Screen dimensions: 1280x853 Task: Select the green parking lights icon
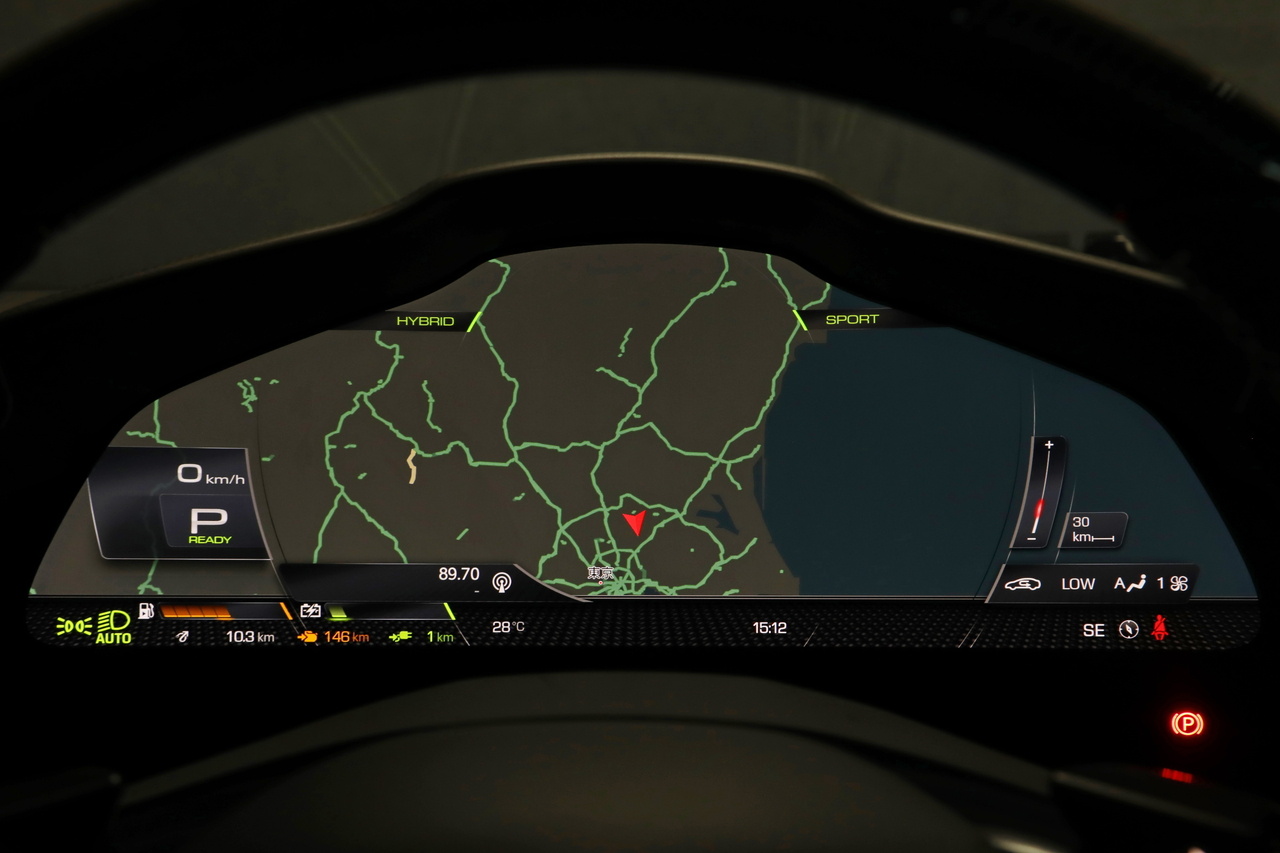tap(73, 626)
